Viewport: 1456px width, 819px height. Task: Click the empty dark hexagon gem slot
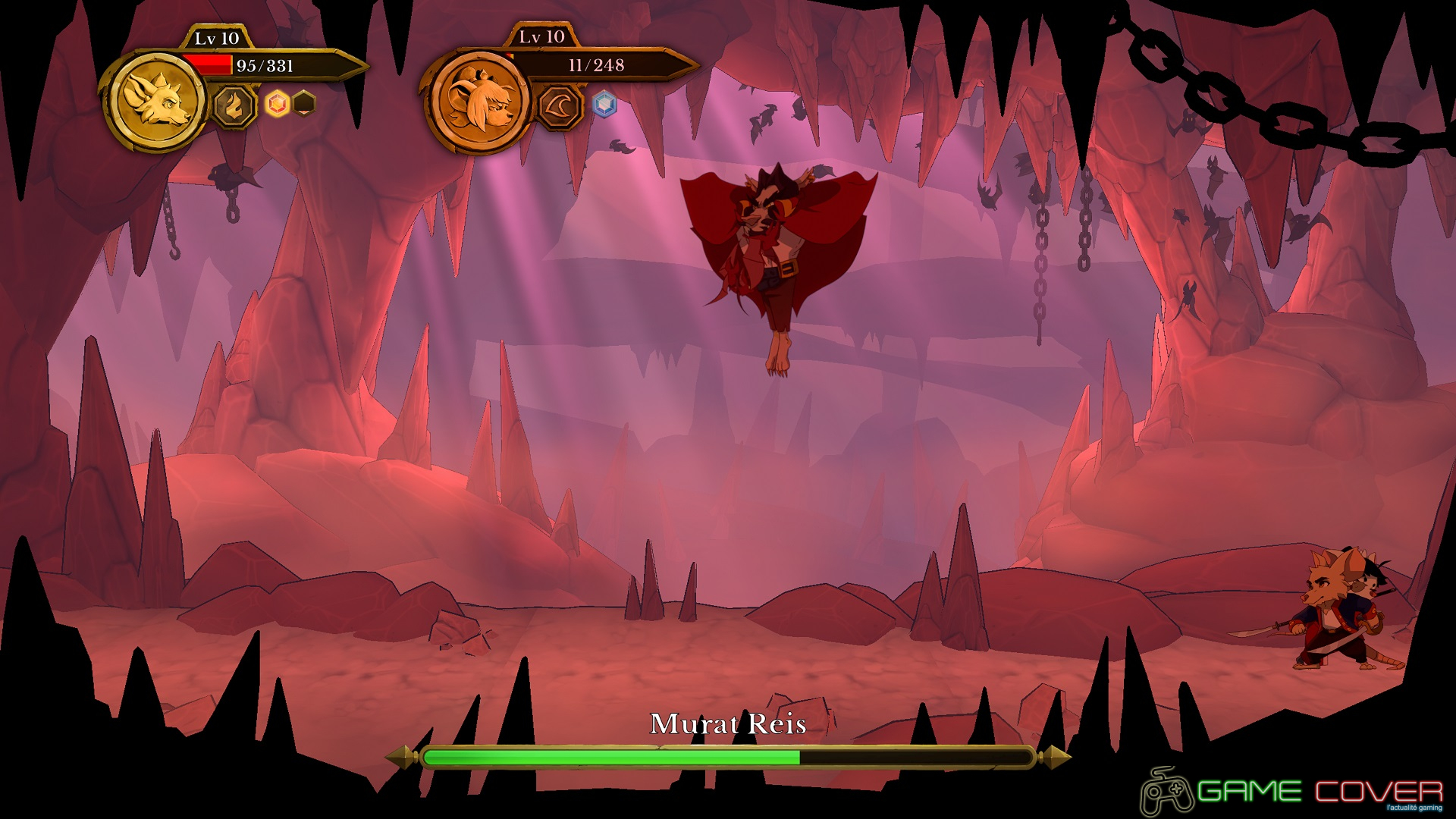coord(304,103)
